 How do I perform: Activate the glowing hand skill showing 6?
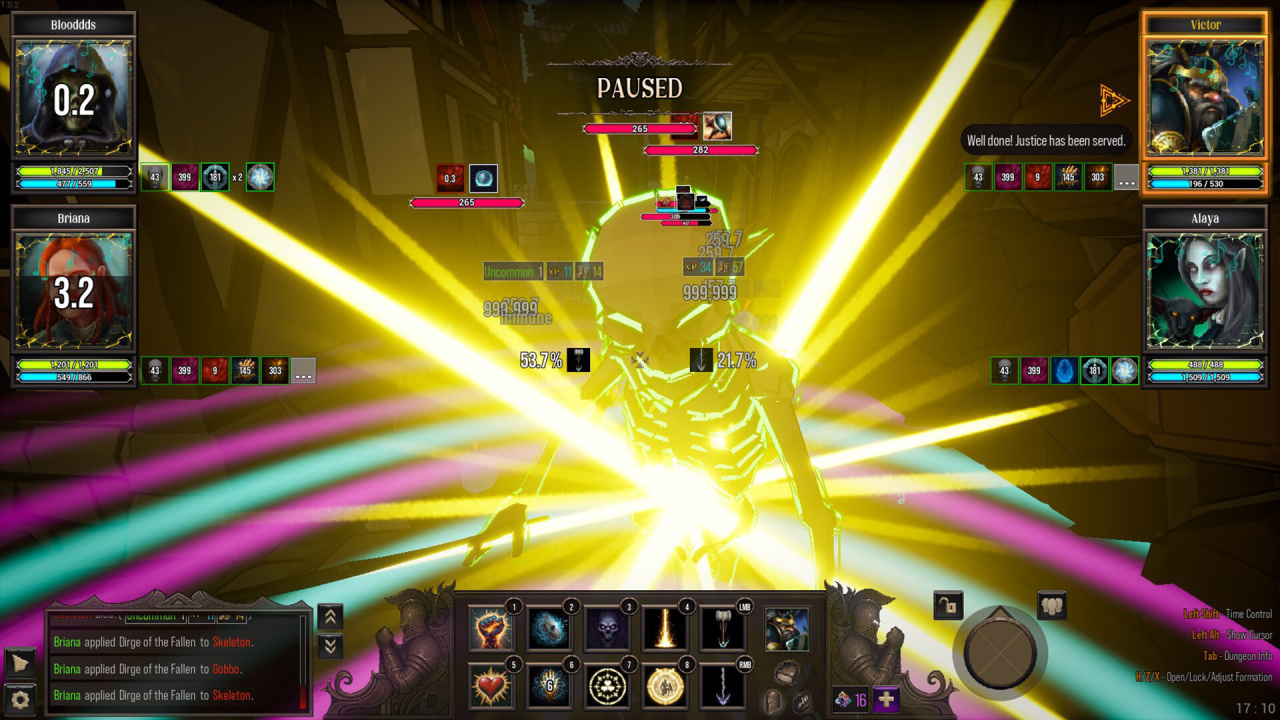[x=549, y=686]
